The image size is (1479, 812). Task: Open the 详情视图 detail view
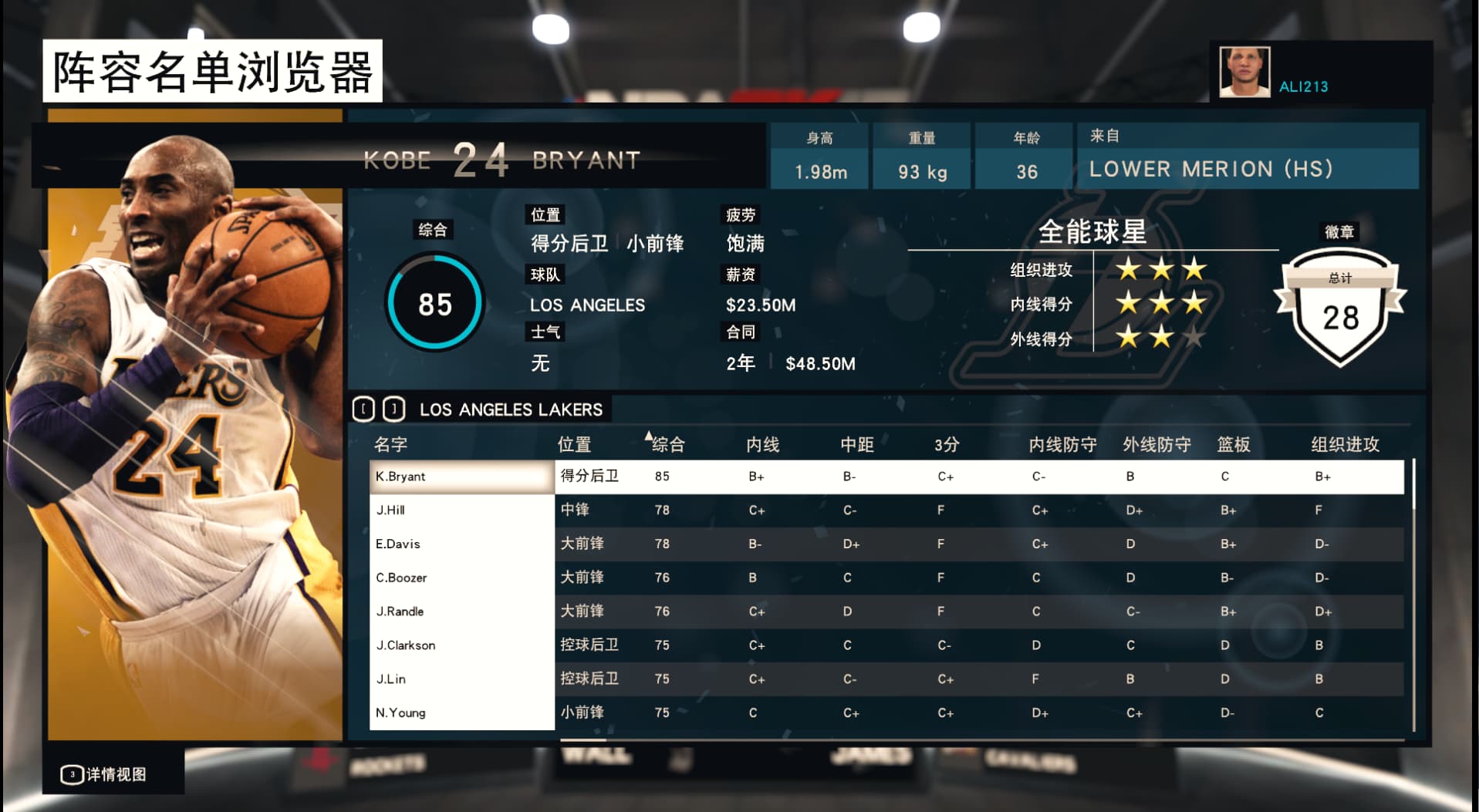click(106, 774)
